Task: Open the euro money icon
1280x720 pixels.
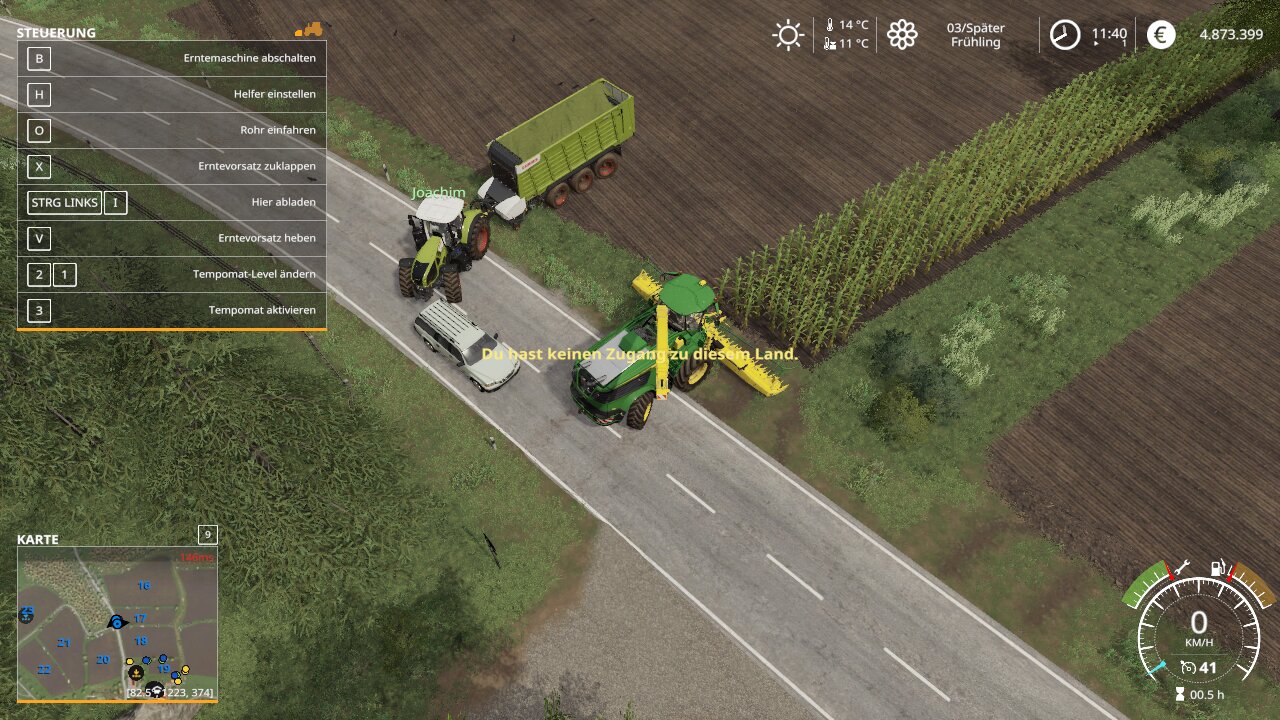Action: click(x=1161, y=35)
